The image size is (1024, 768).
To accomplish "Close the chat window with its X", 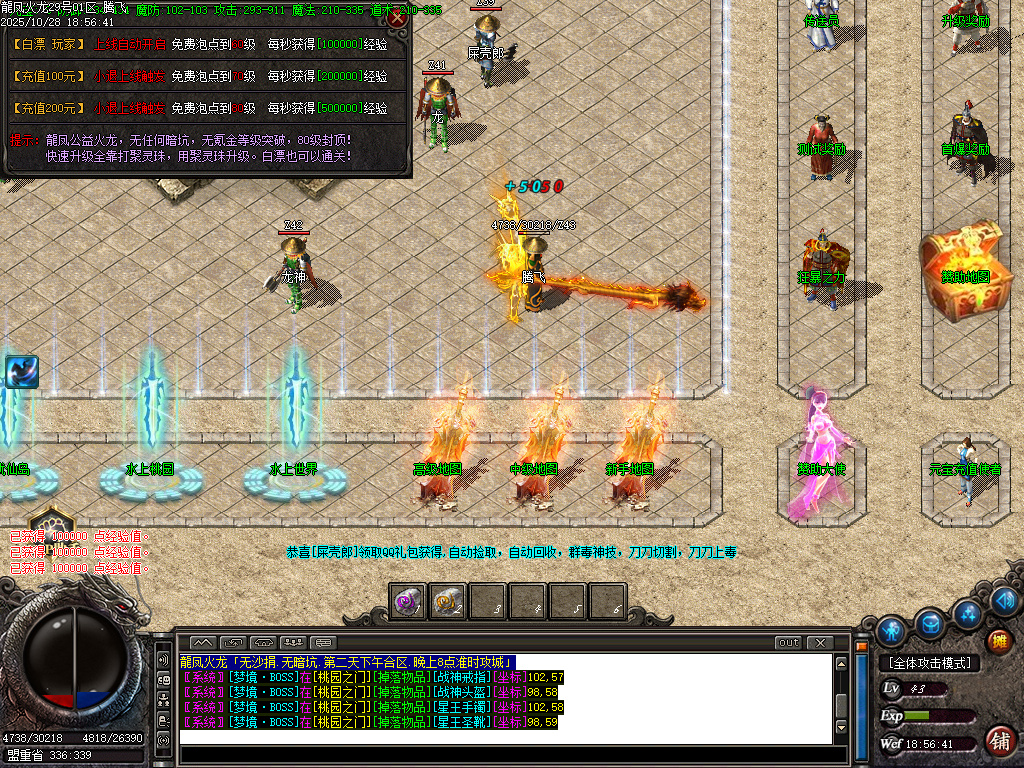I will pos(820,642).
